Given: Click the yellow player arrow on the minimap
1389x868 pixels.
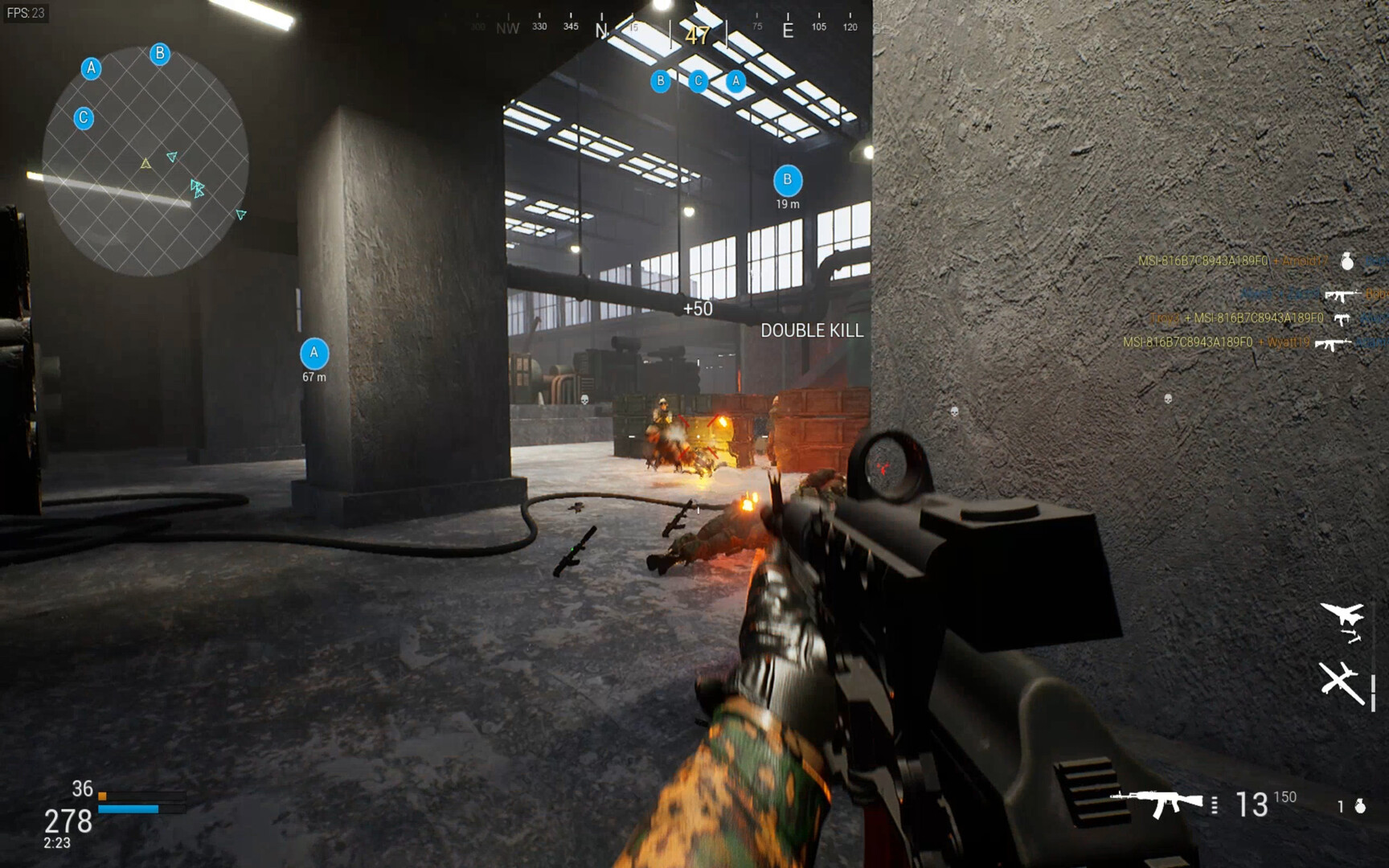Looking at the screenshot, I should 145,164.
